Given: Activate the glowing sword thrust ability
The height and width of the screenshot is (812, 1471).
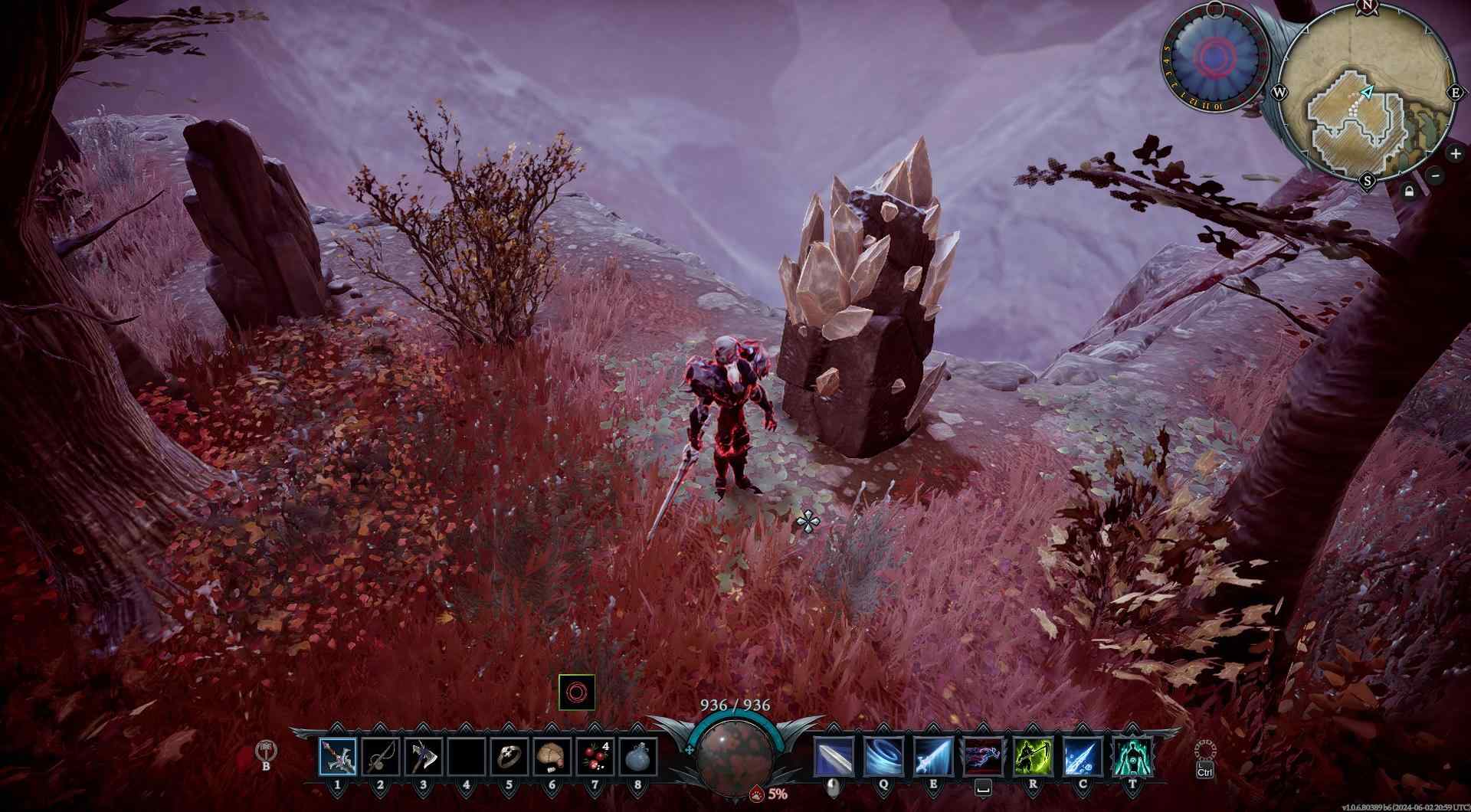Looking at the screenshot, I should 933,756.
